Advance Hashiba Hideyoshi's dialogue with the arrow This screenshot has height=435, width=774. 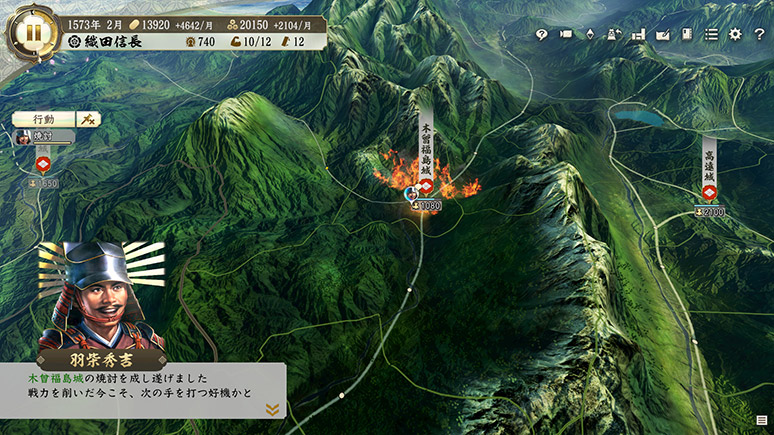[x=271, y=408]
